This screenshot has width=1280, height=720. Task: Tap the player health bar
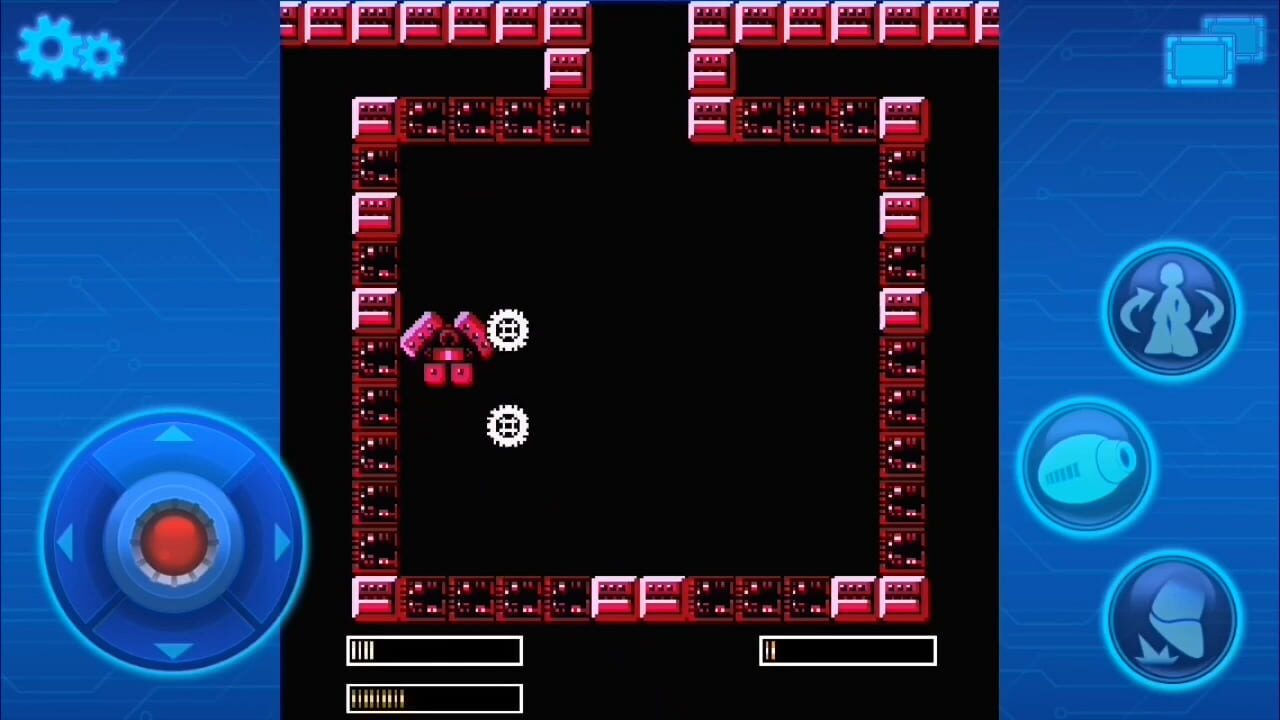[433, 650]
